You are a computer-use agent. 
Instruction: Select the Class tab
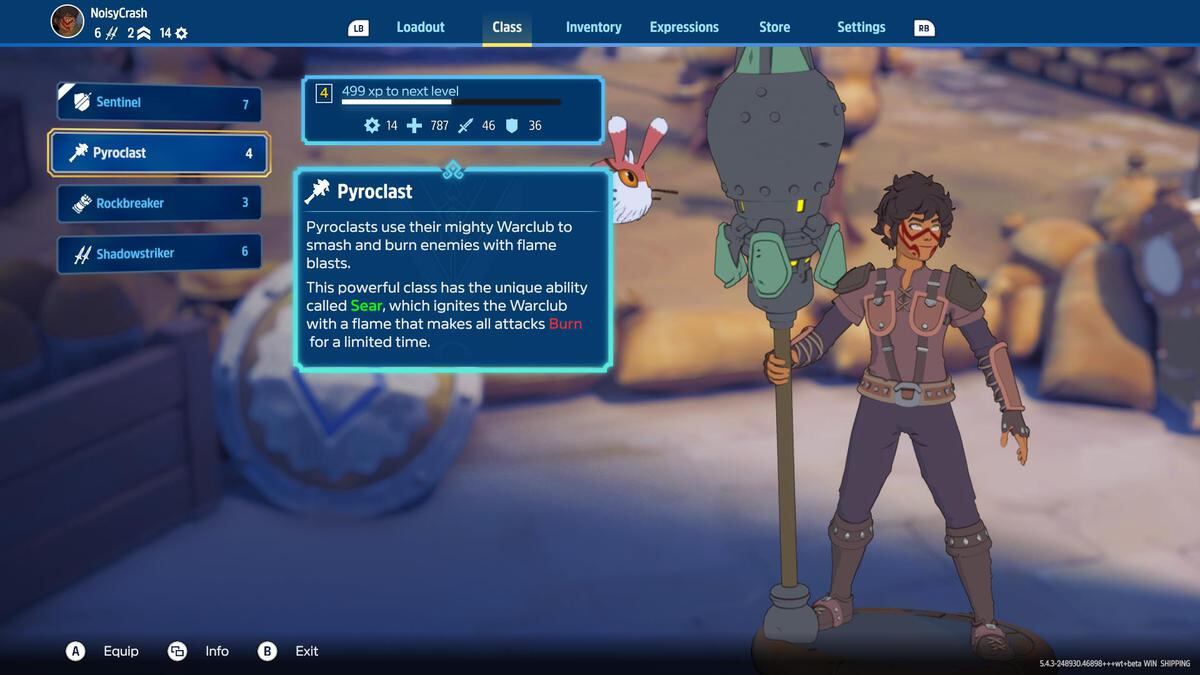[507, 27]
